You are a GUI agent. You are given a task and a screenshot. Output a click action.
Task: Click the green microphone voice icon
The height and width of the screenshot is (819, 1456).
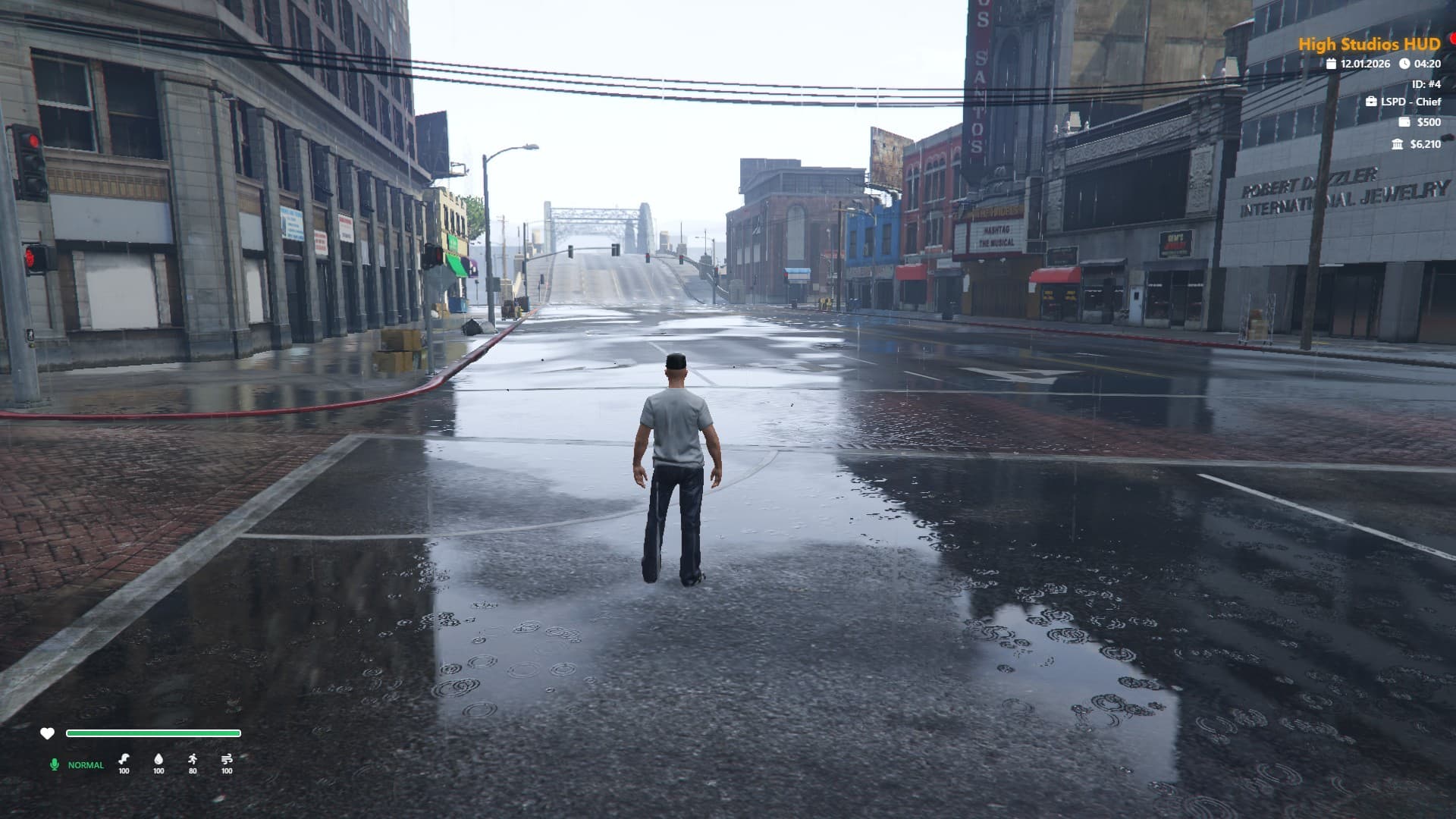[54, 764]
